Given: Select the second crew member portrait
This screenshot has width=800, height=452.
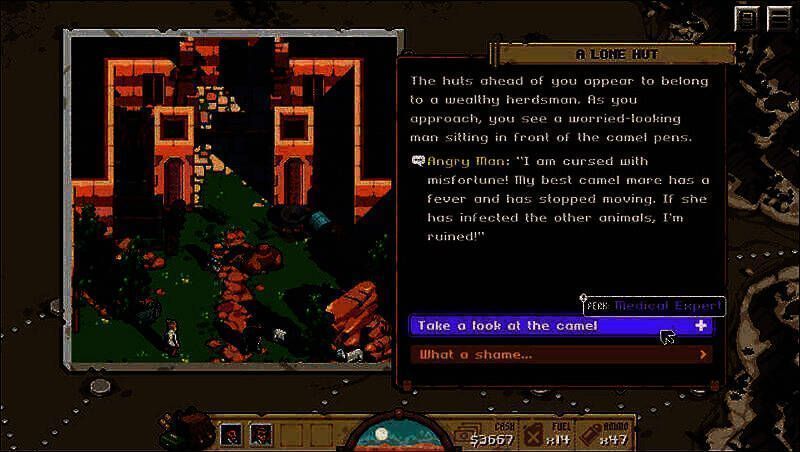Looking at the screenshot, I should [x=260, y=435].
